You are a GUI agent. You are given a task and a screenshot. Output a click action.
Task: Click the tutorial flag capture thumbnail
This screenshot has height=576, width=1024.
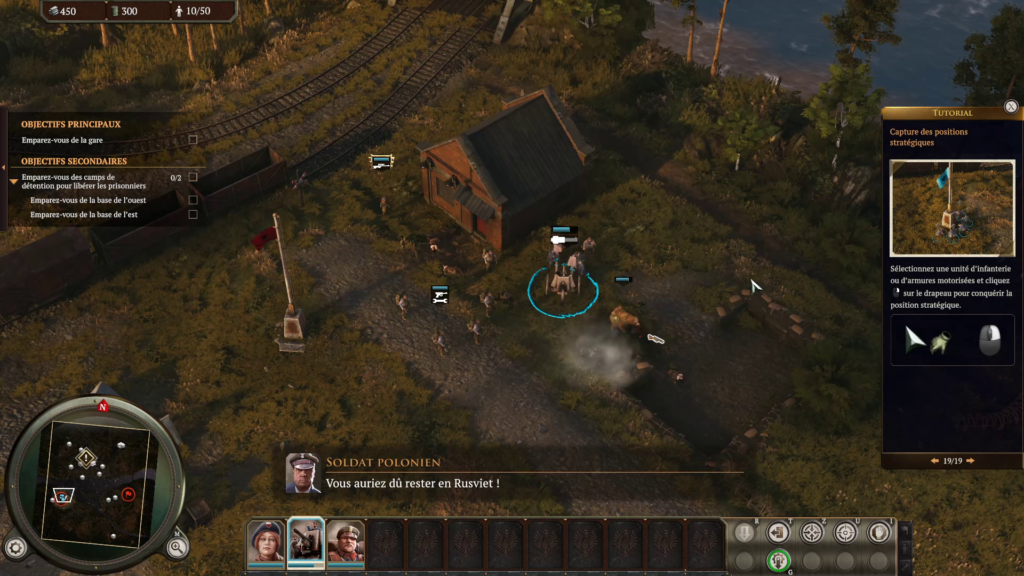click(952, 208)
